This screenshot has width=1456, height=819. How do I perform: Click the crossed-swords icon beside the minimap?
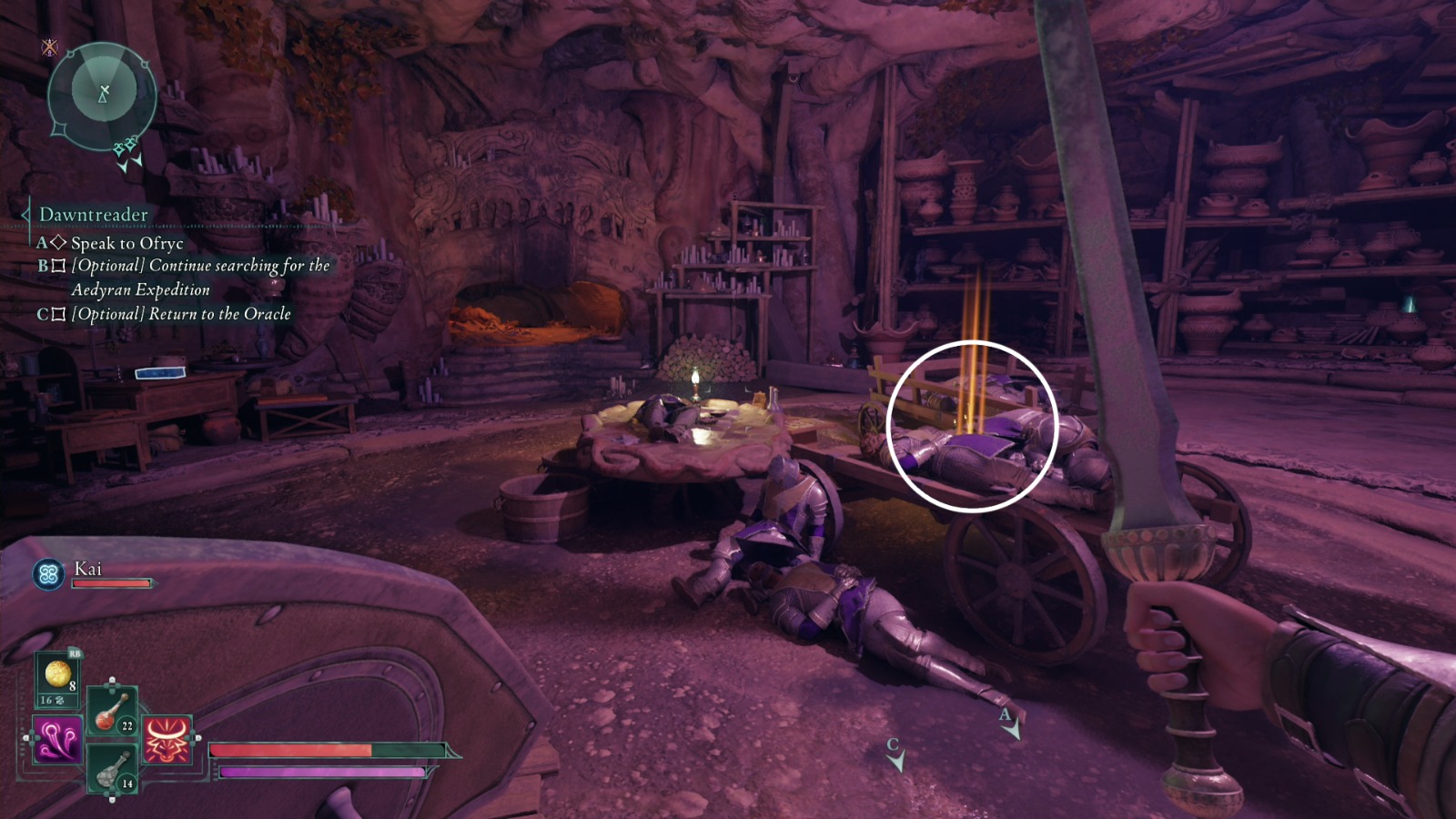coord(49,48)
